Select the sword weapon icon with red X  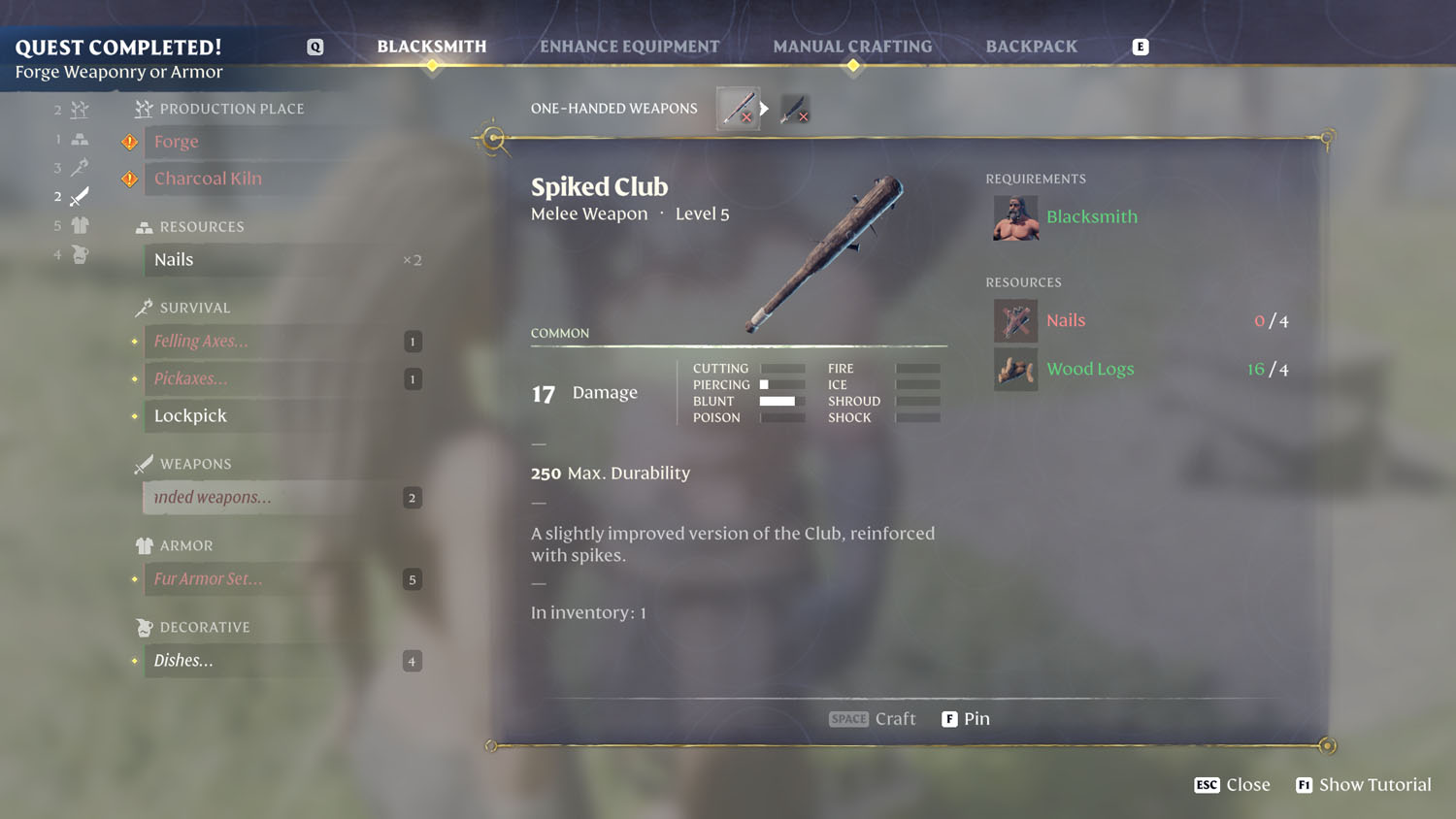click(794, 111)
